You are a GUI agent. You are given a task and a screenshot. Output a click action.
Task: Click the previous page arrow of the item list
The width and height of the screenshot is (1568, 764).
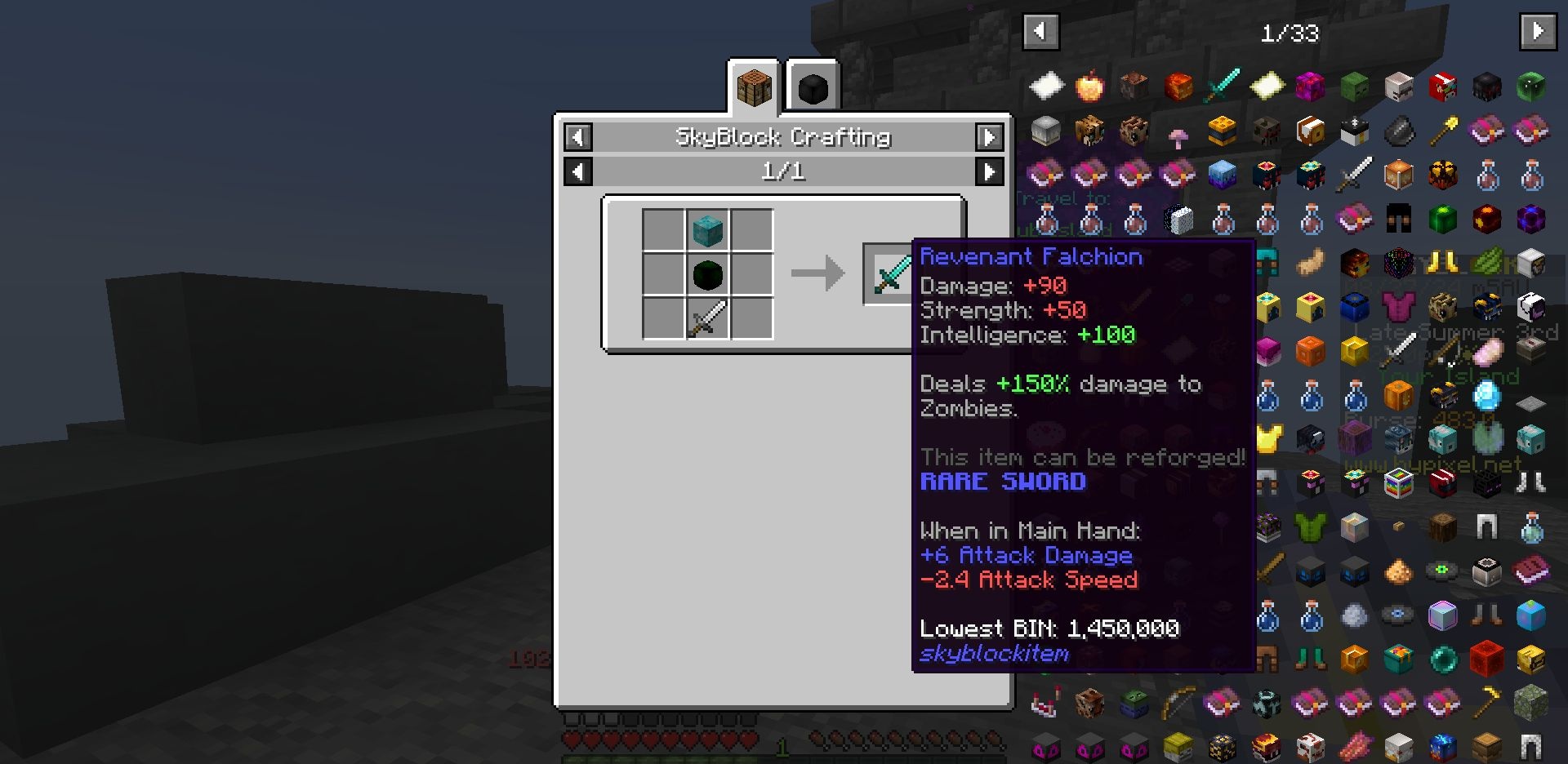pos(1038,31)
